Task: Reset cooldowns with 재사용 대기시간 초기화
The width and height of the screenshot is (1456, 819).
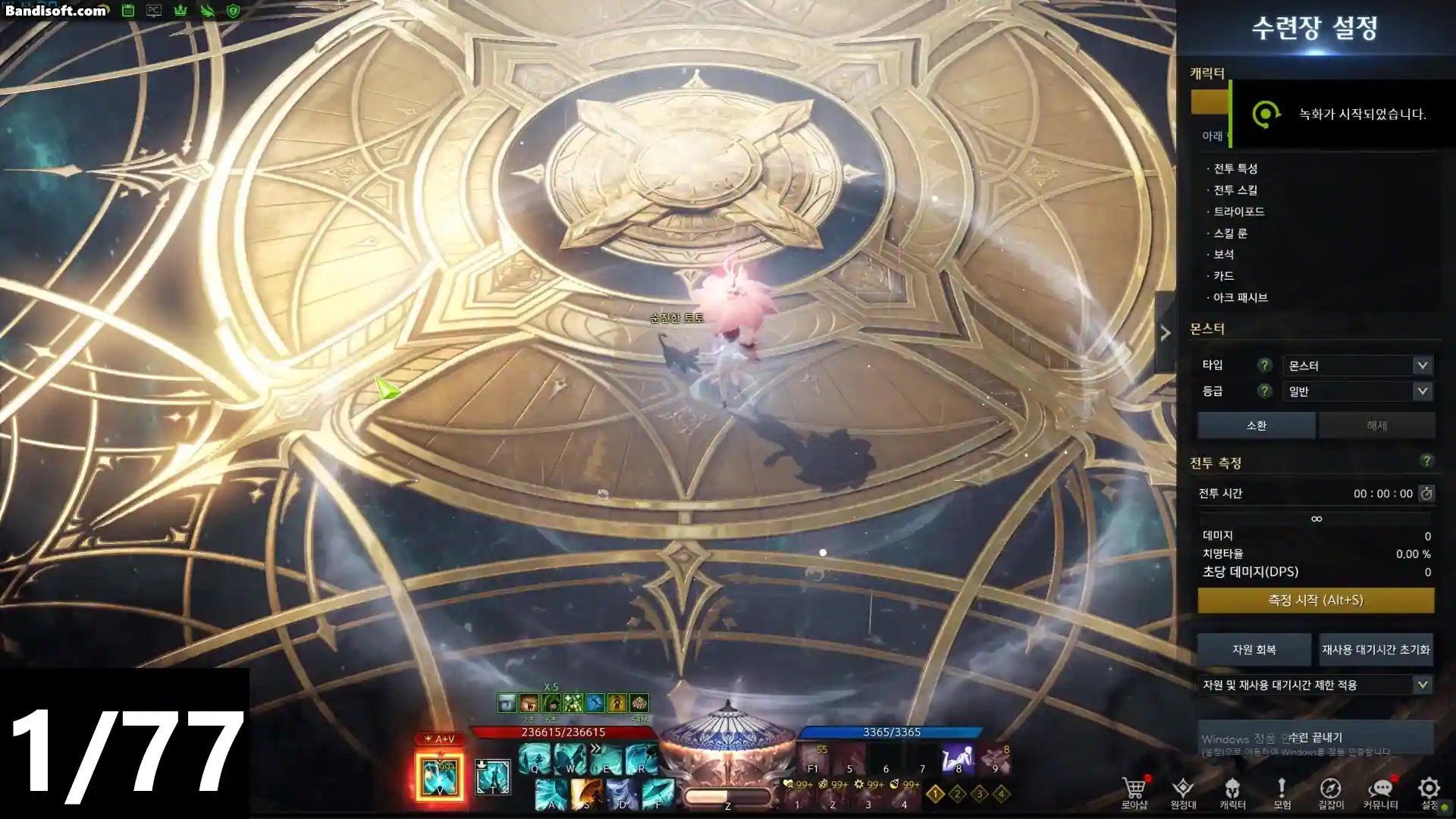Action: [x=1376, y=649]
